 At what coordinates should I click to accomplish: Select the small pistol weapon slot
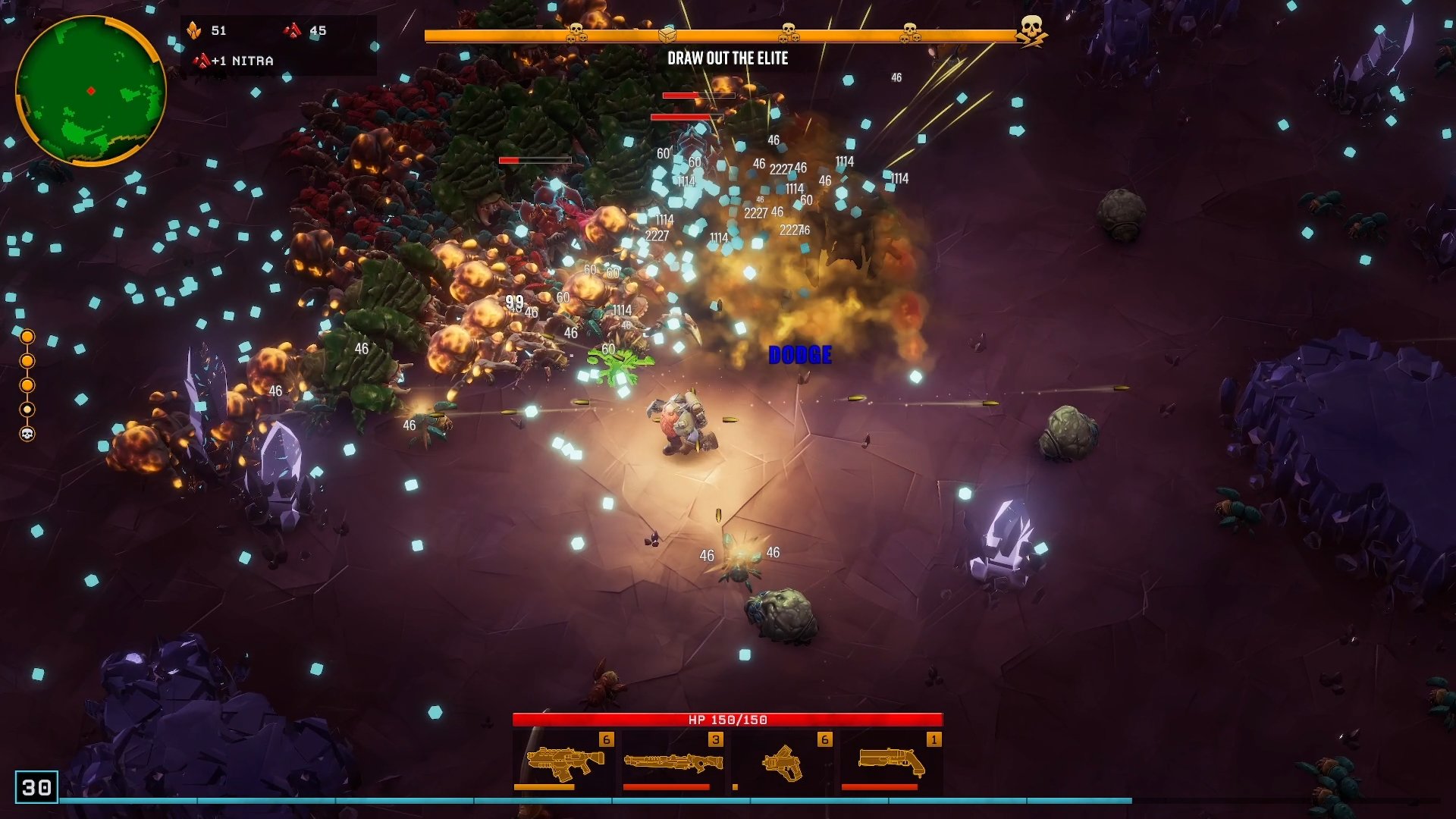(782, 762)
